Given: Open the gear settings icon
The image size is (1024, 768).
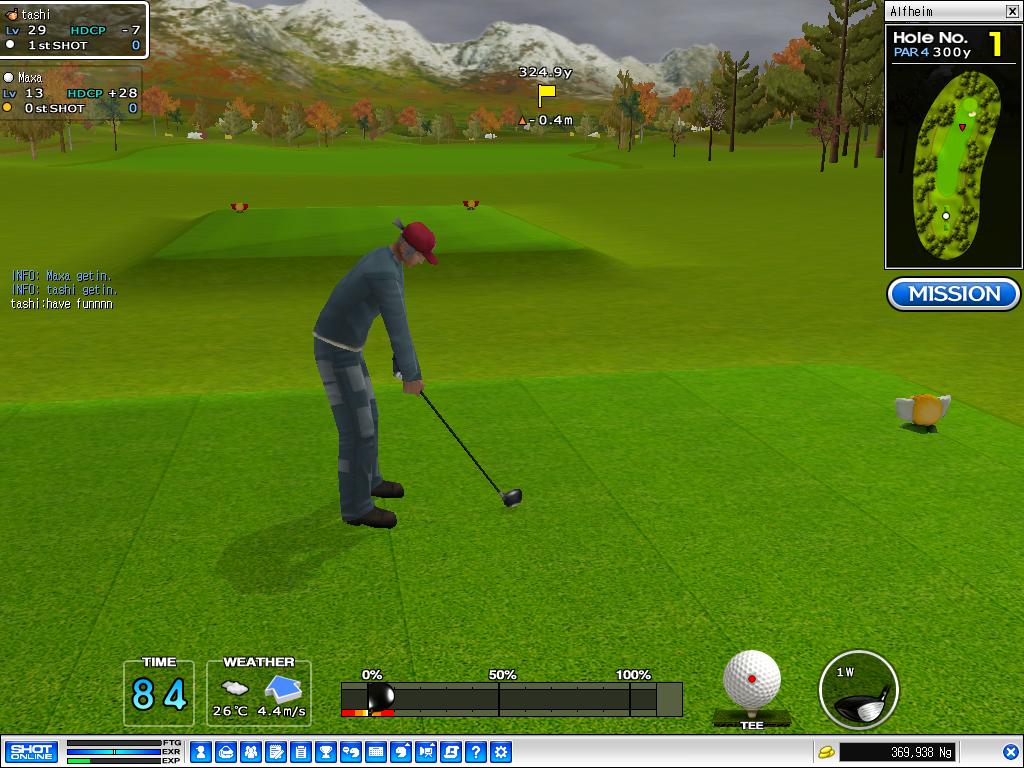Looking at the screenshot, I should pos(501,752).
